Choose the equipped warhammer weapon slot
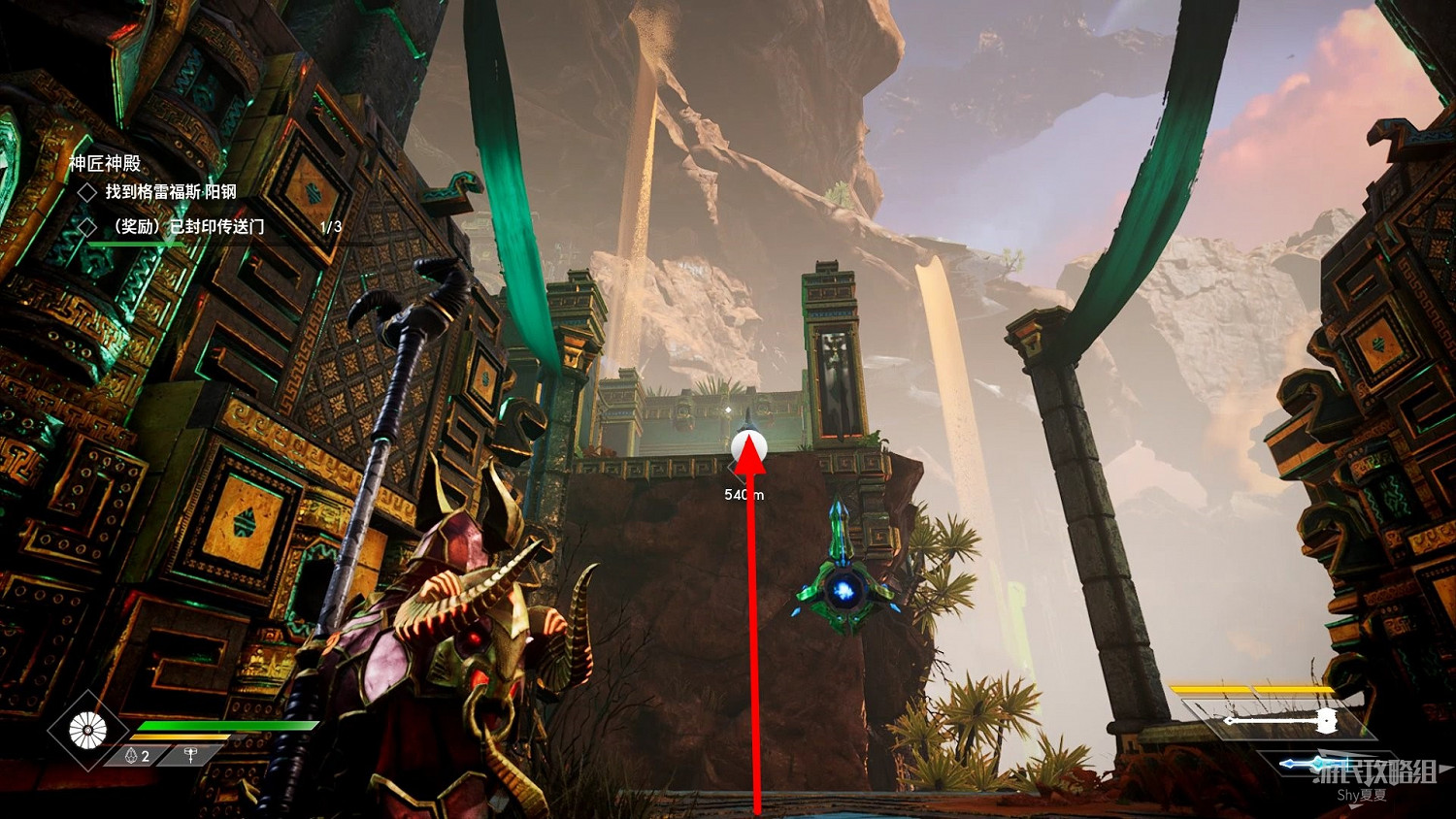Viewport: 1456px width, 819px height. click(x=1279, y=720)
